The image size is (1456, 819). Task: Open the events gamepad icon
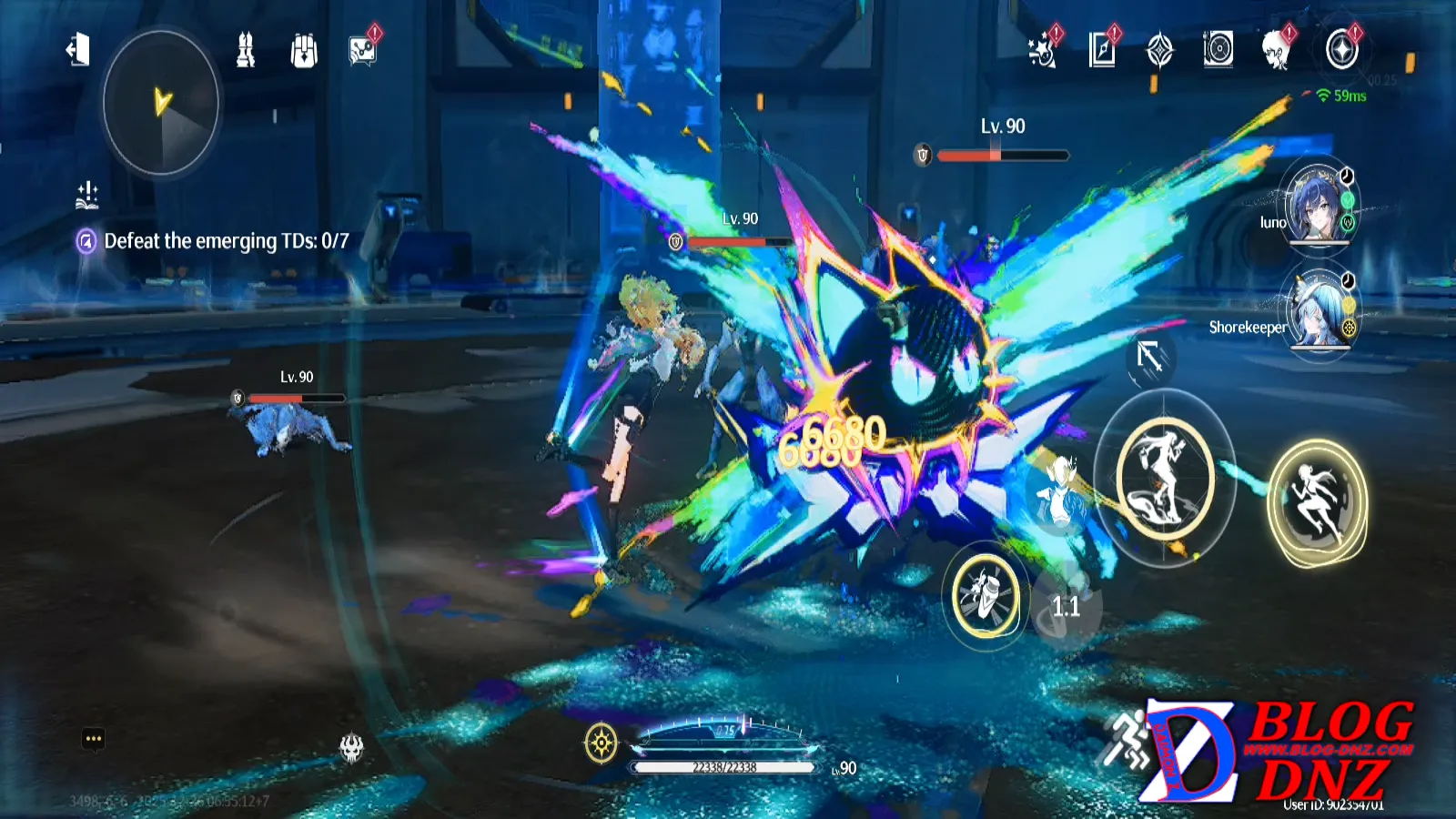362,50
